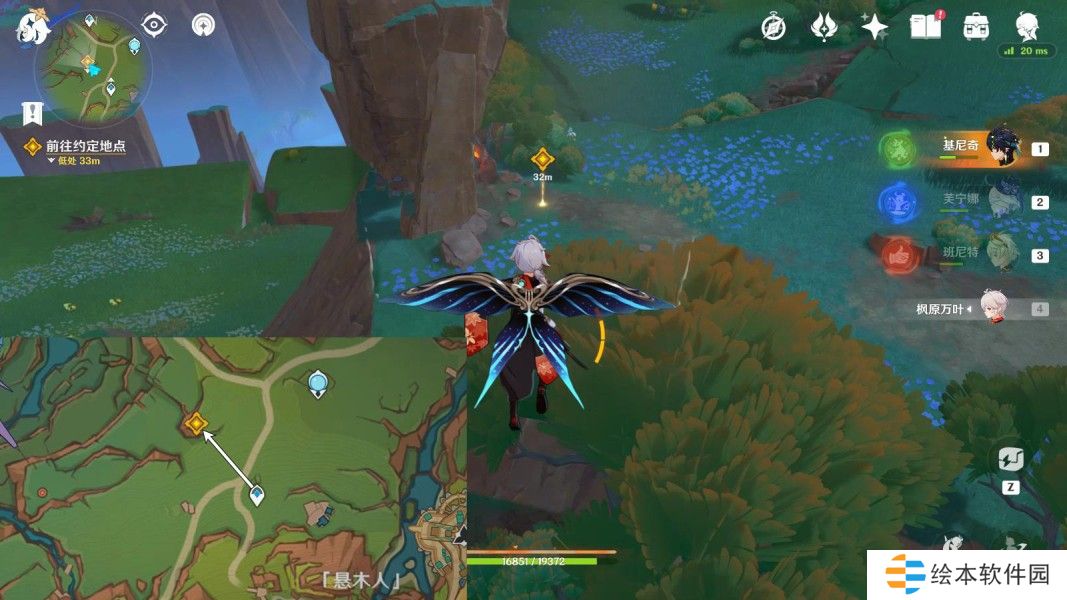Click the red thumbs-up icon beside 班尼特
This screenshot has width=1067, height=600.
898,255
